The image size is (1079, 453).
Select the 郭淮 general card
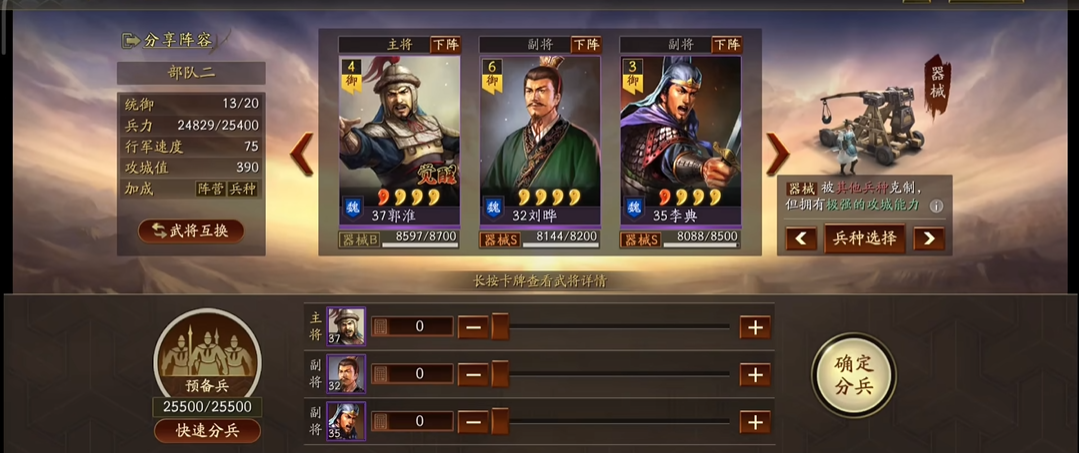(399, 135)
